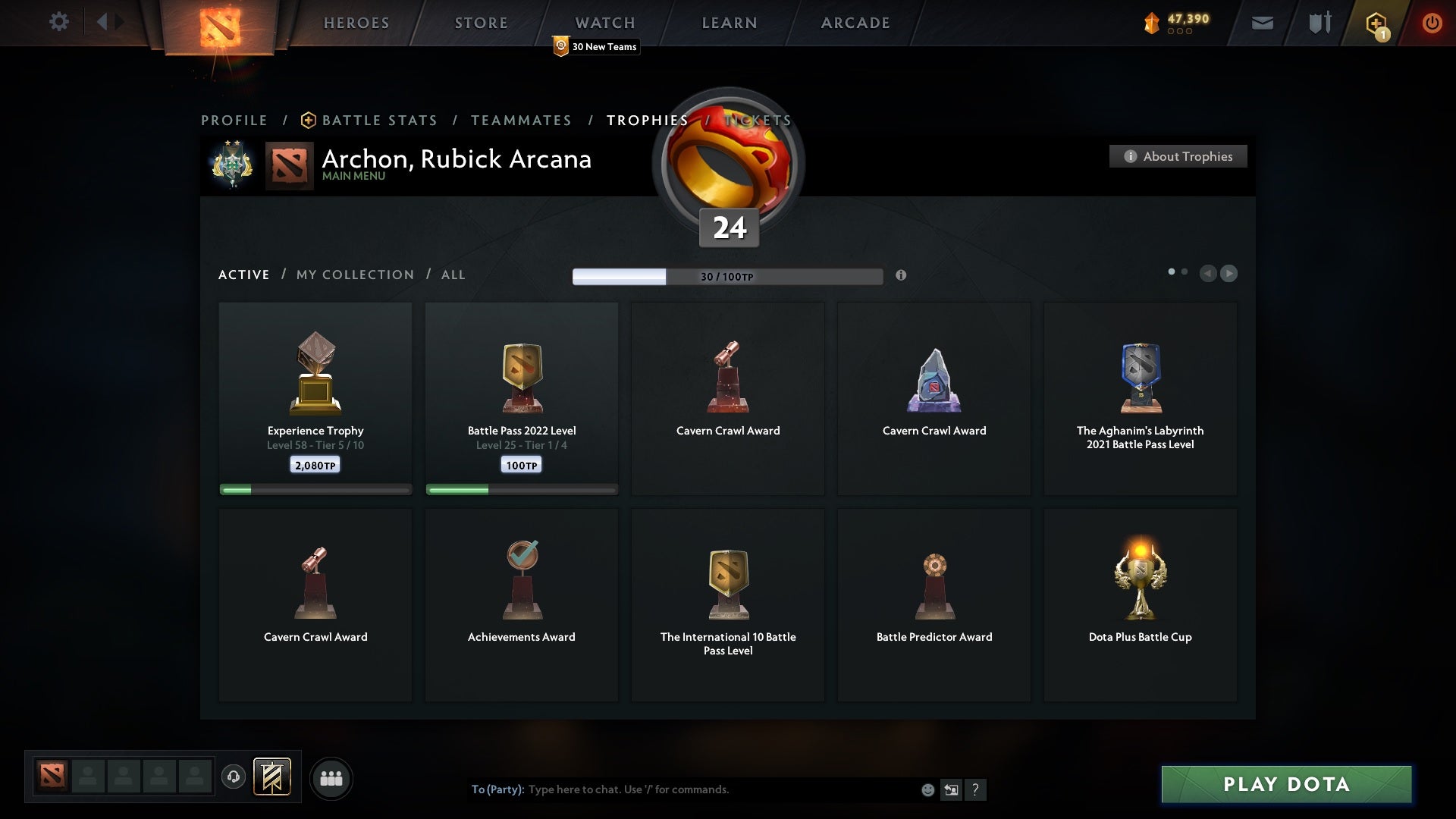Click the left pagination arrow for trophies
1456x819 pixels.
(1209, 274)
